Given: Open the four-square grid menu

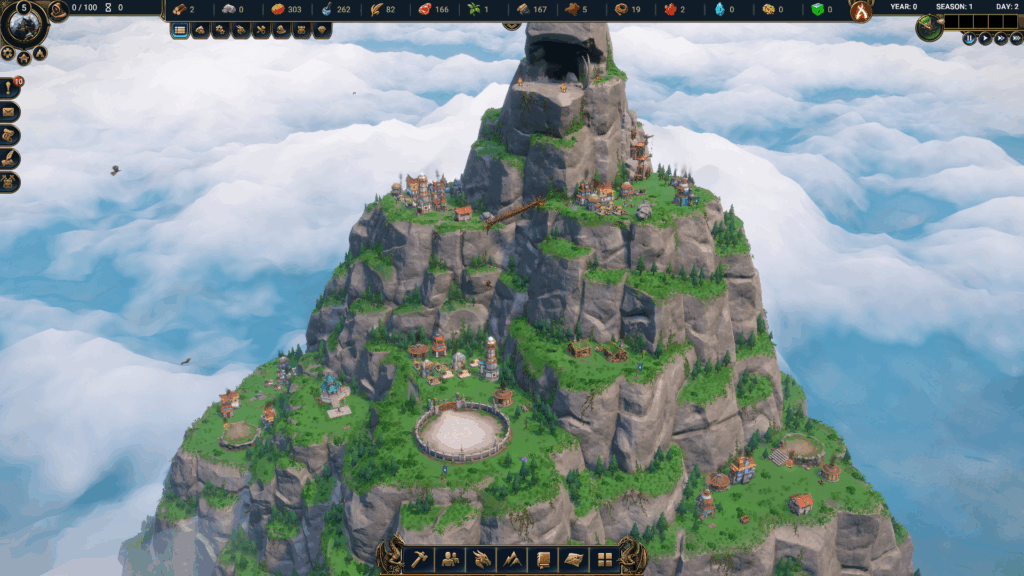Looking at the screenshot, I should [x=604, y=559].
